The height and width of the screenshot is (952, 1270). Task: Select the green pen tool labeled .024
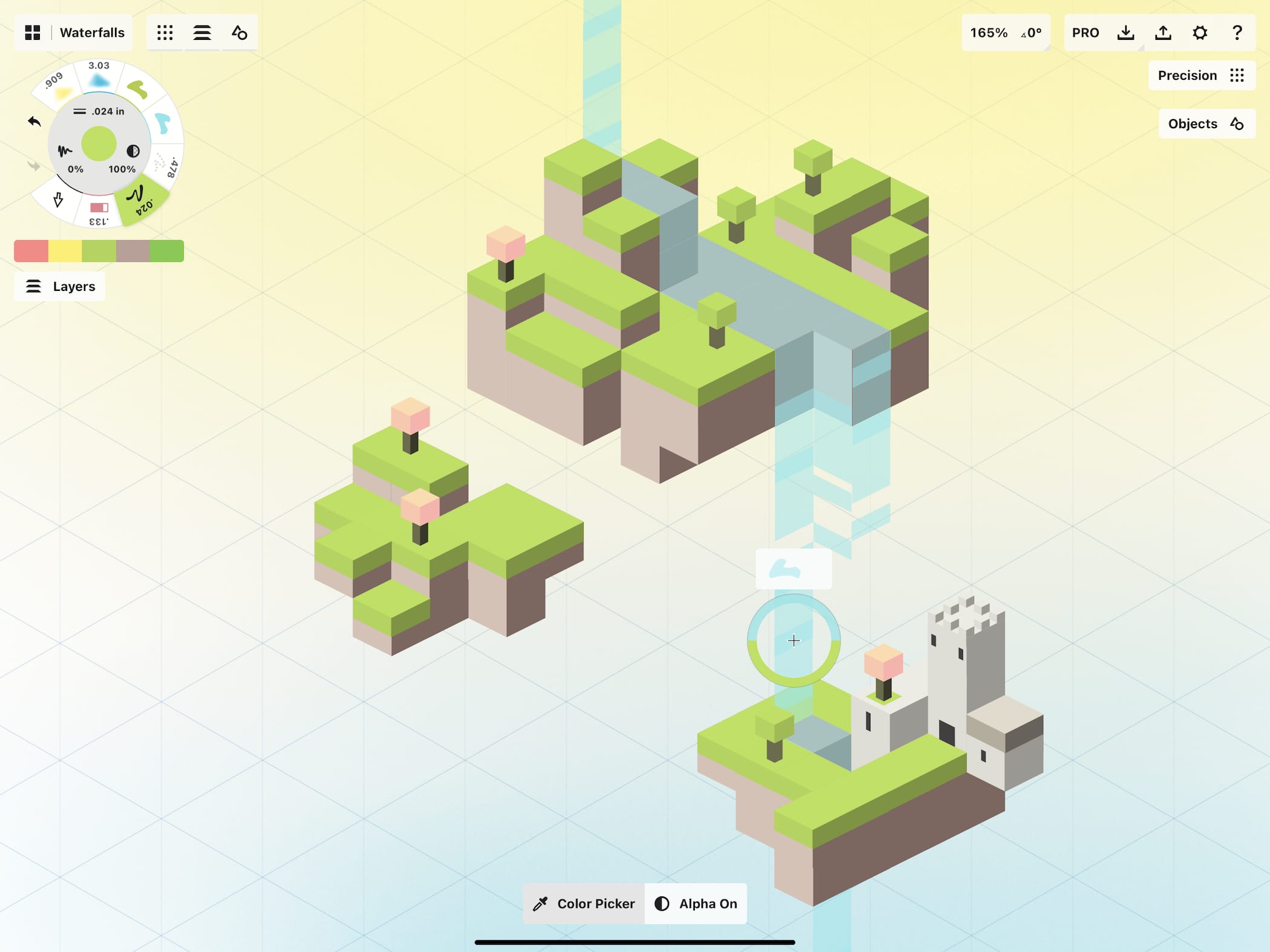click(141, 201)
